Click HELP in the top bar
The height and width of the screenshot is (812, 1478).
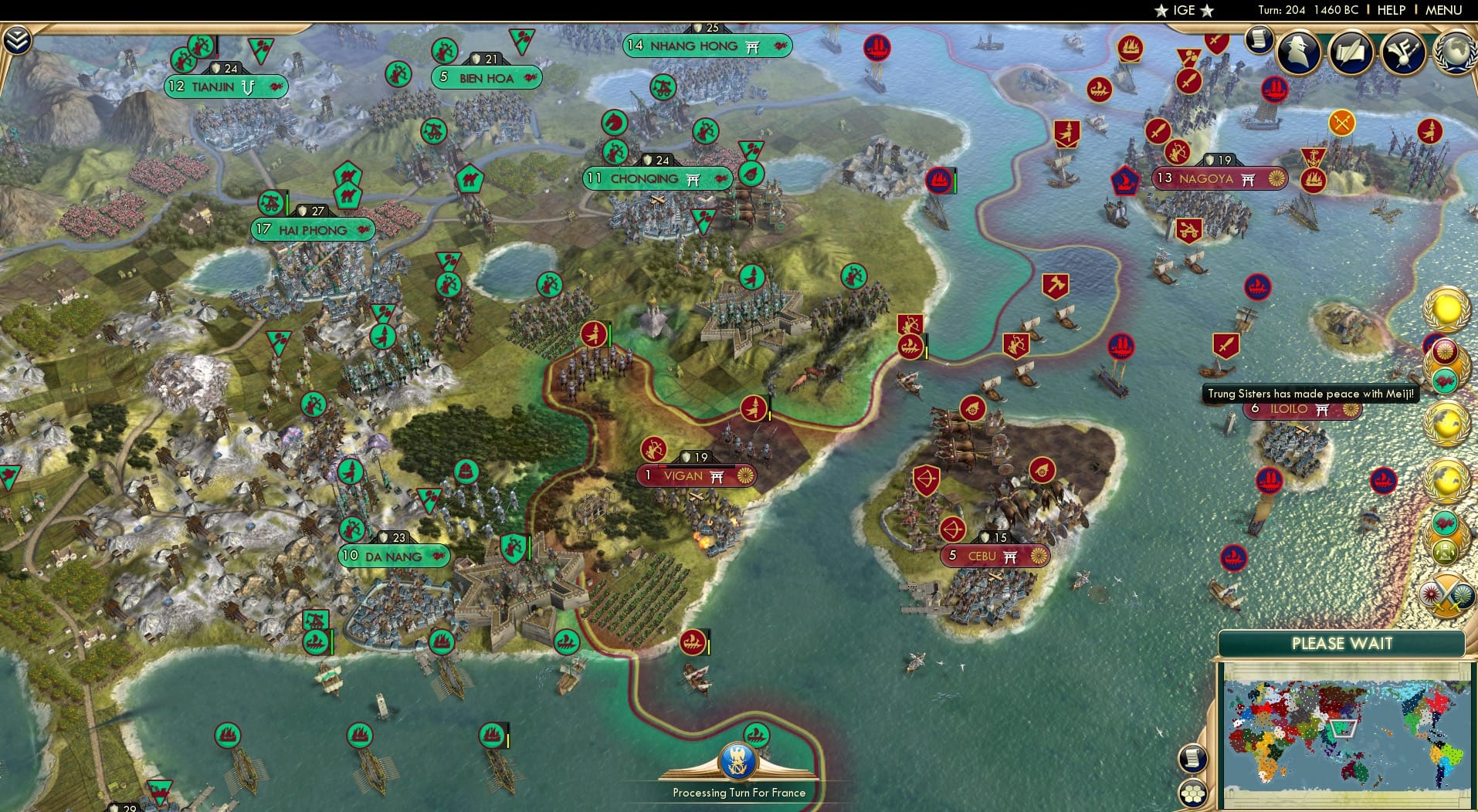pyautogui.click(x=1392, y=10)
